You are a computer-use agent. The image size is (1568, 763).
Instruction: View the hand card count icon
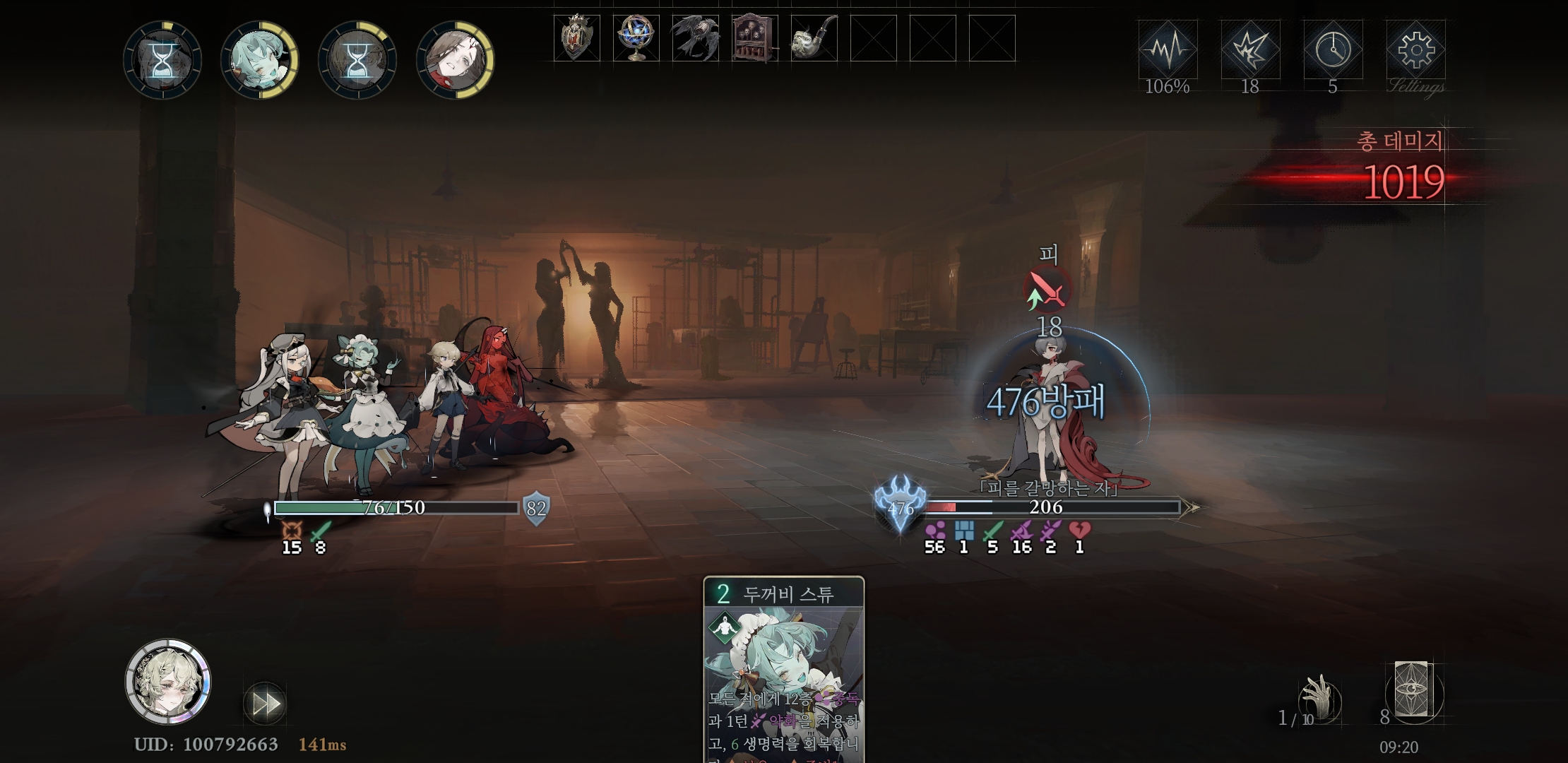1319,698
